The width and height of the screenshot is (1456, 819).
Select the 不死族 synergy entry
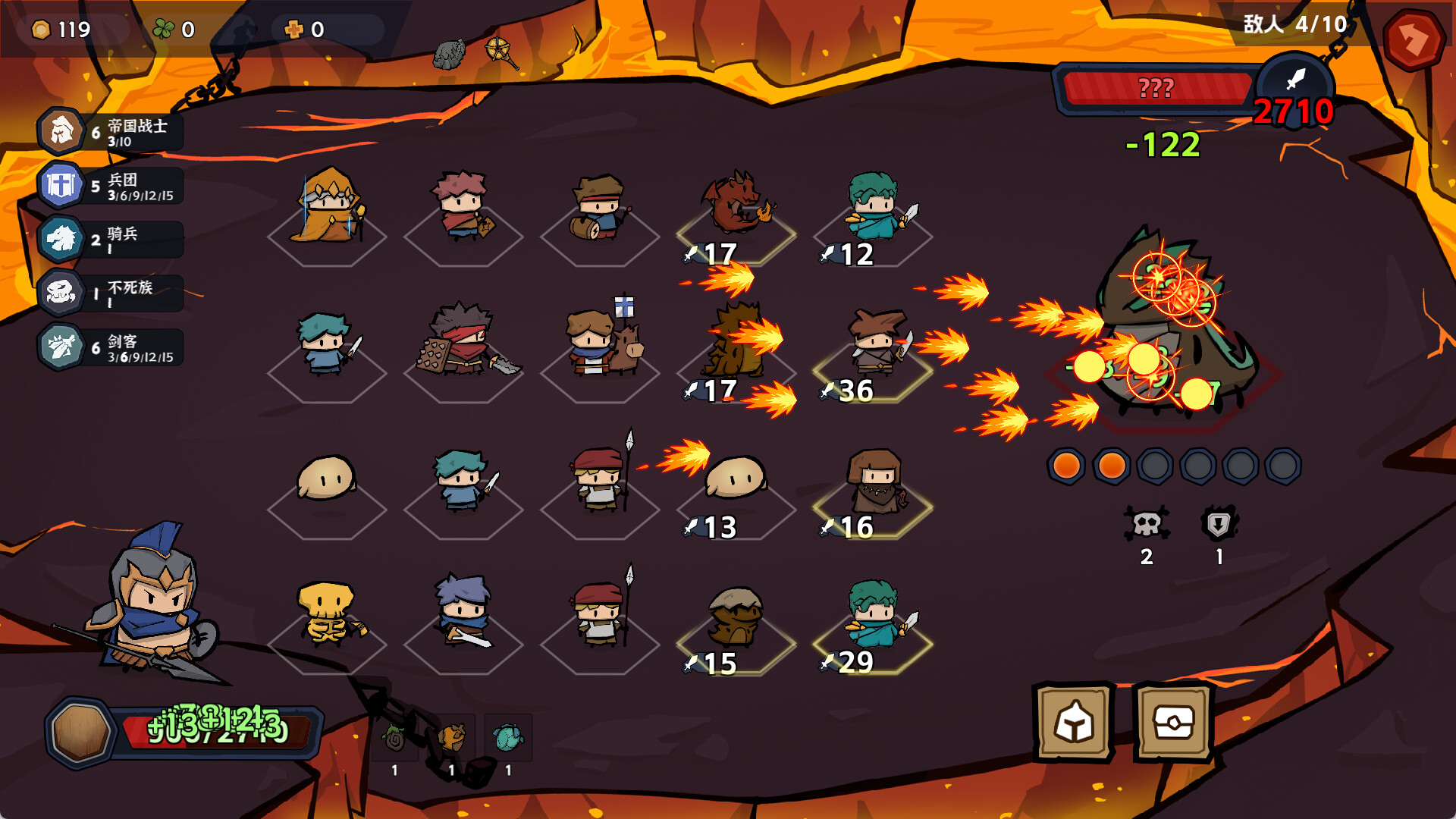pos(111,293)
